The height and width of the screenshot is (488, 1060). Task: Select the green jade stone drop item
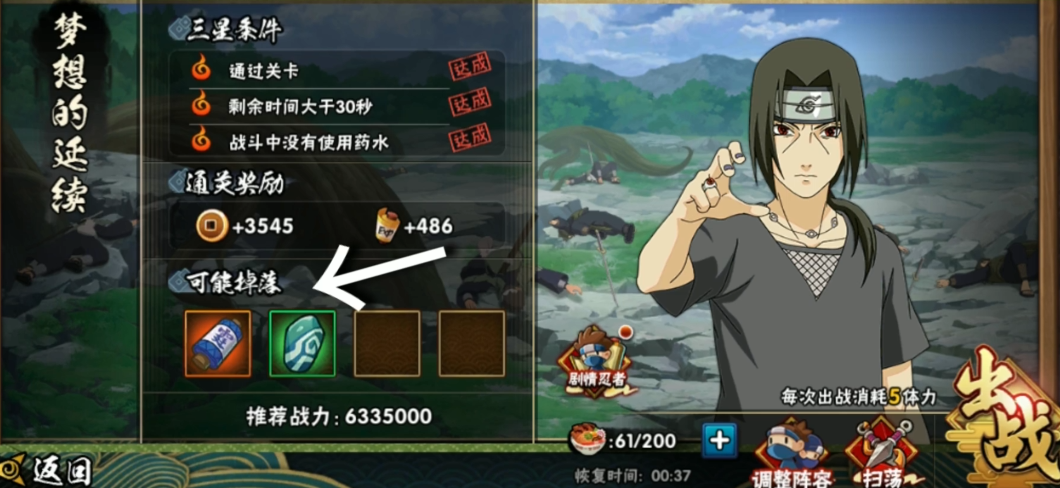[302, 343]
